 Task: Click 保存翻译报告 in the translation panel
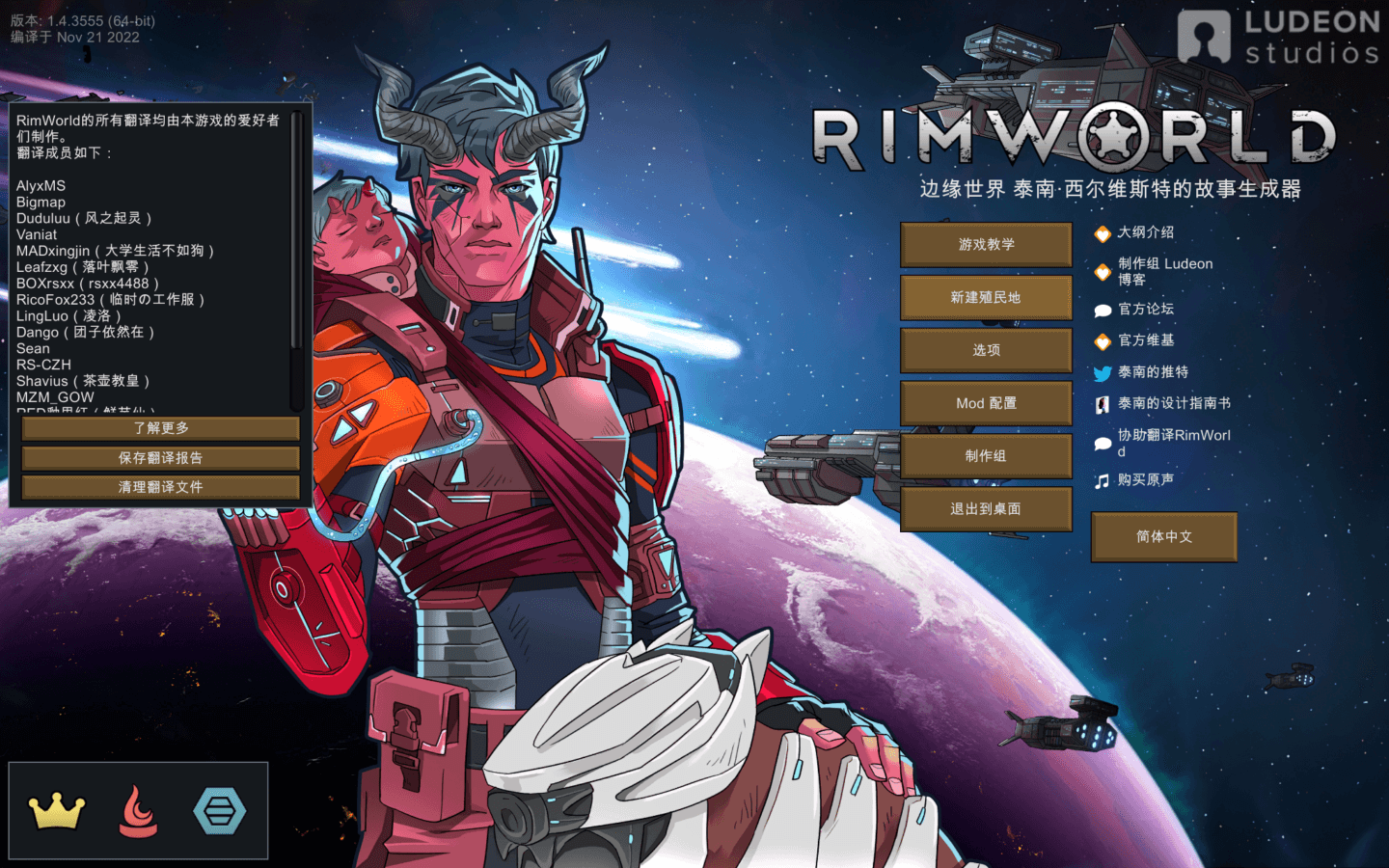pos(160,457)
